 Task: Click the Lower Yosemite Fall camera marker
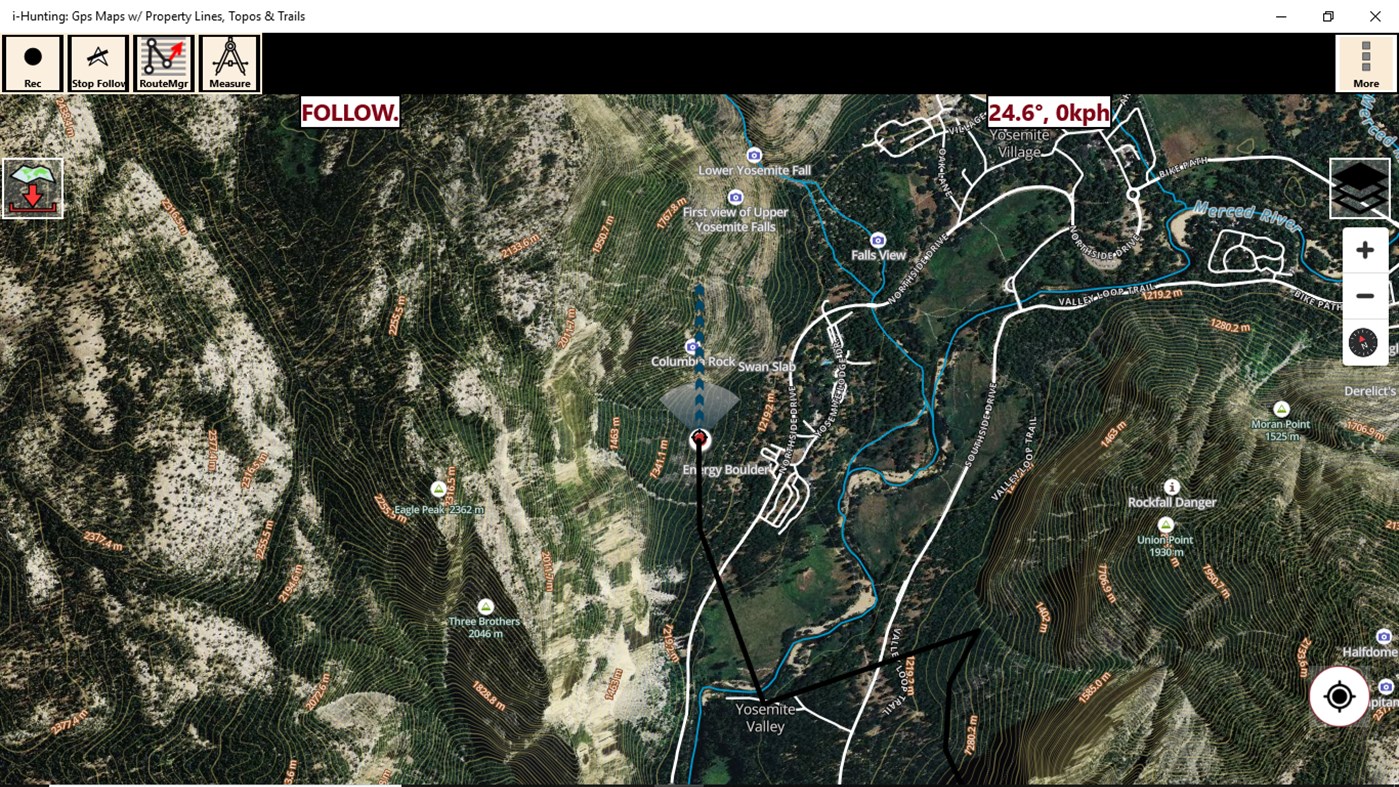[x=753, y=155]
